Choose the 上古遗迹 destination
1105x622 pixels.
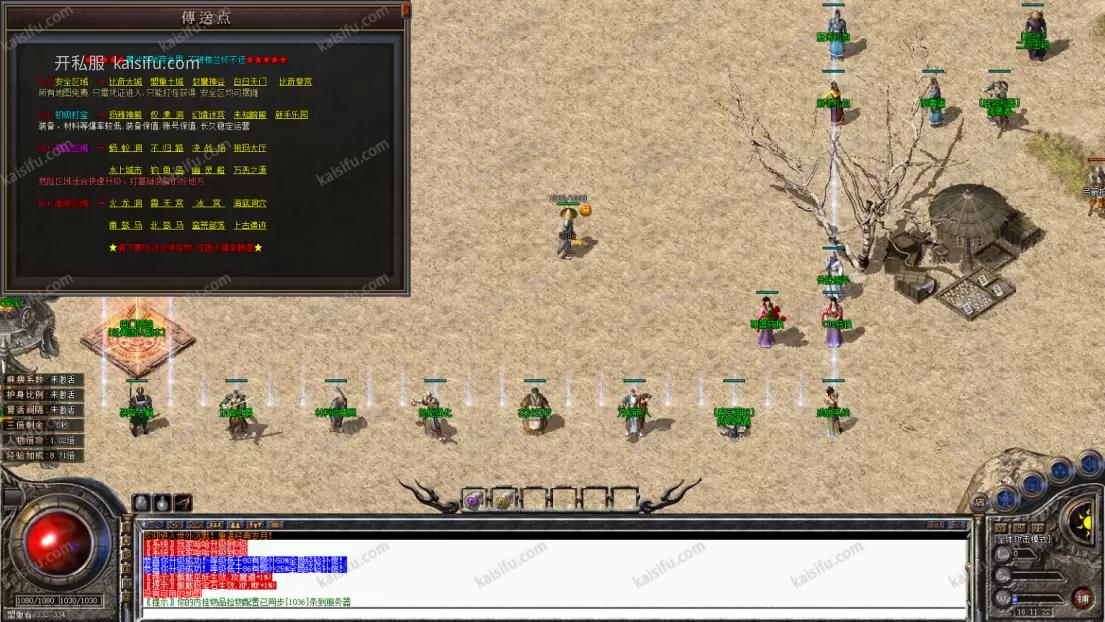click(x=250, y=226)
